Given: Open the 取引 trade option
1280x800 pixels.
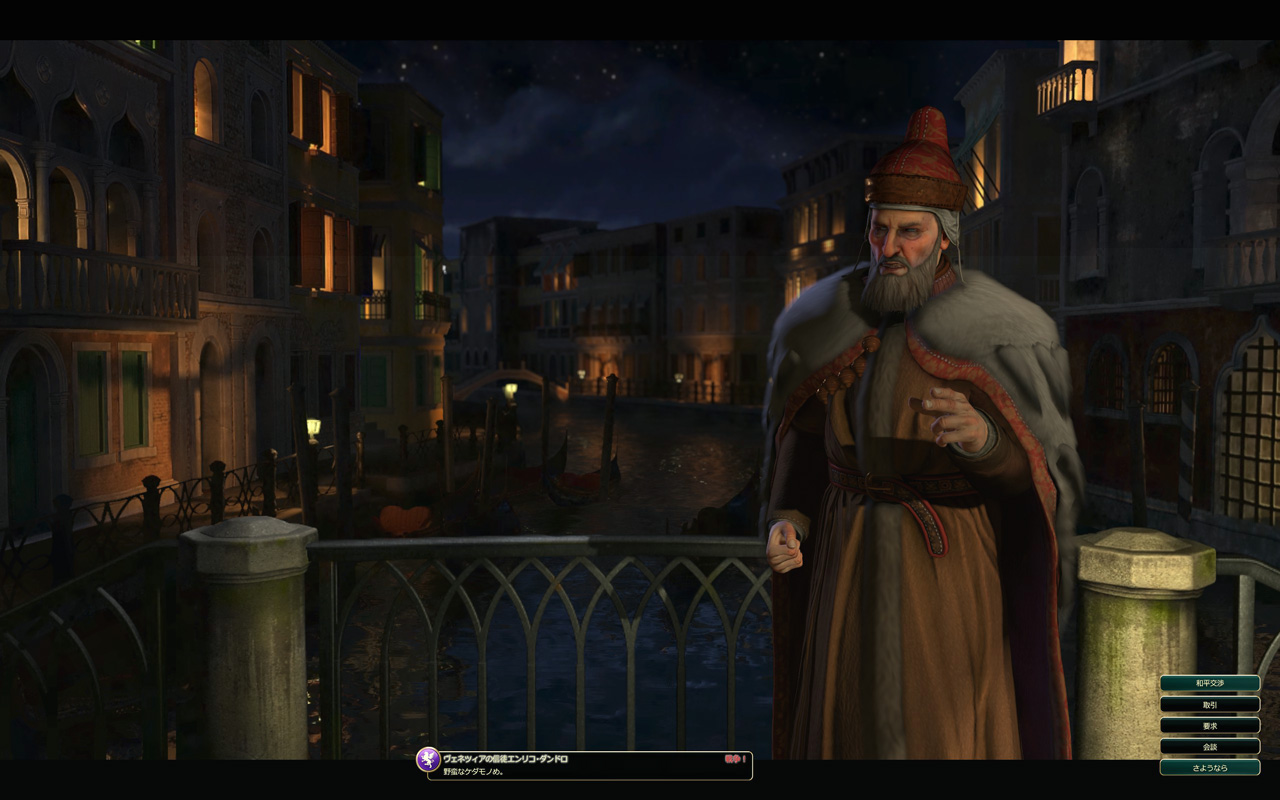Looking at the screenshot, I should pos(1209,704).
